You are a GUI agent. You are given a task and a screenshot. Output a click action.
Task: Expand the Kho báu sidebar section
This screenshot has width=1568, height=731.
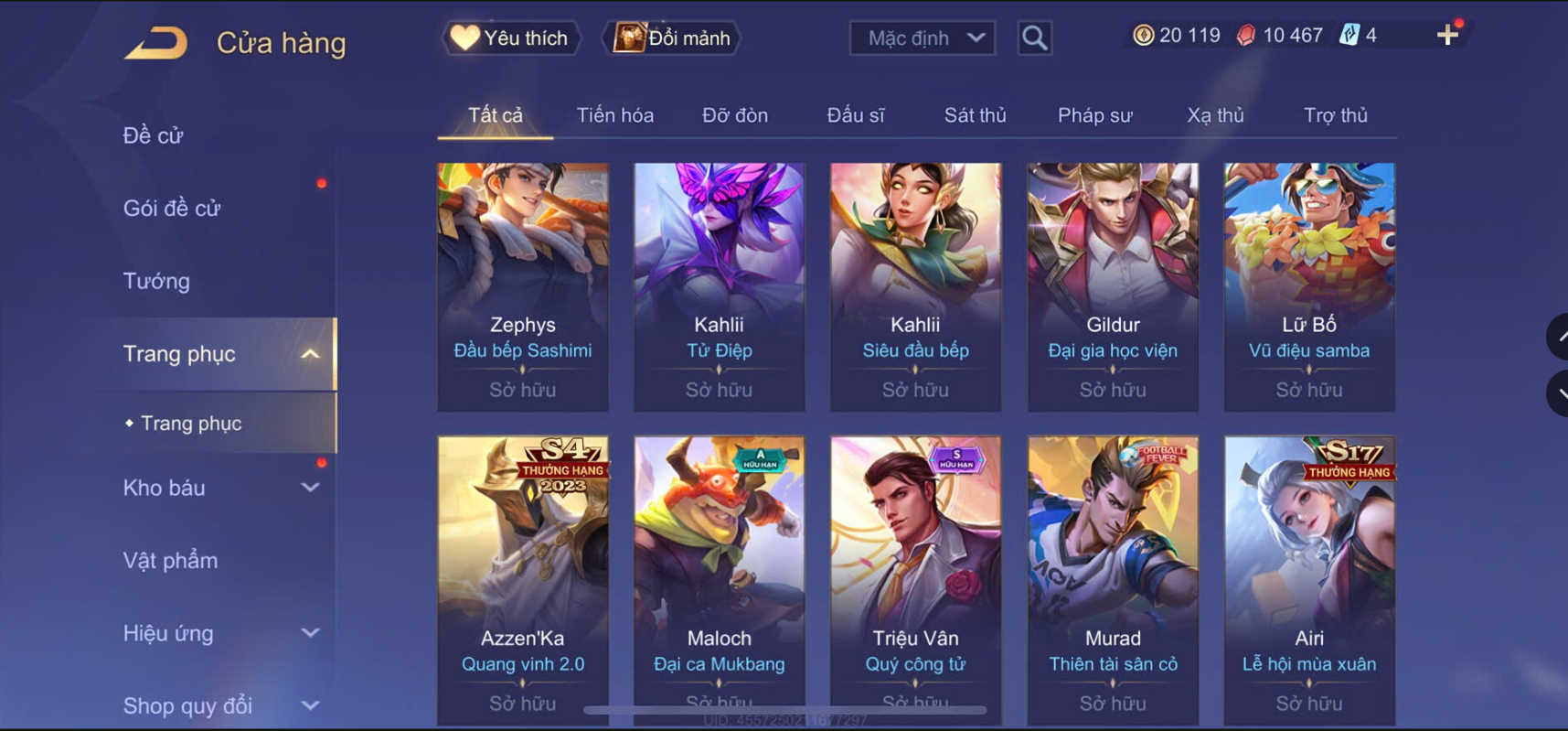[309, 488]
